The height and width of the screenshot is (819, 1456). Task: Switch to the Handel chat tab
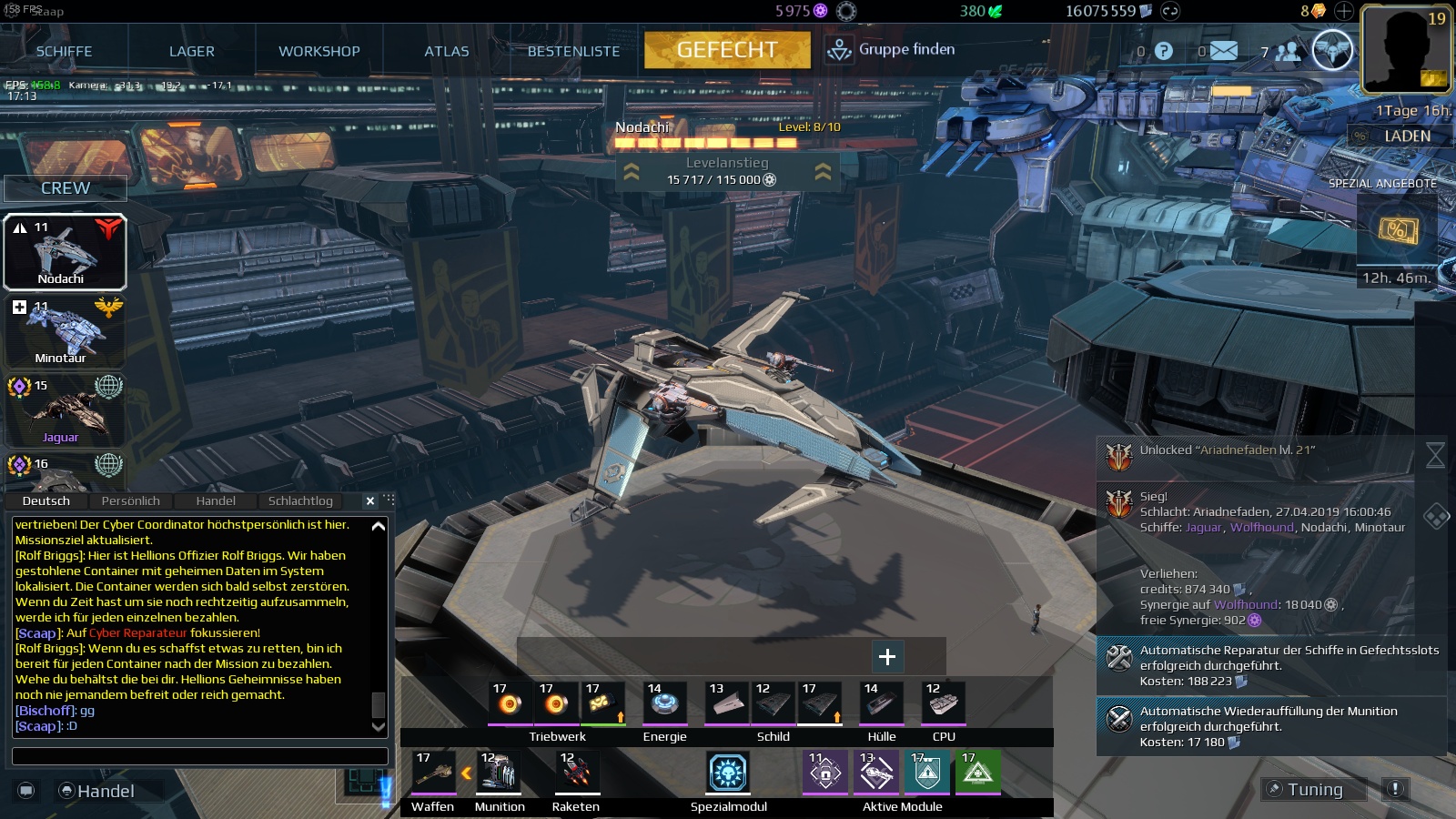216,500
